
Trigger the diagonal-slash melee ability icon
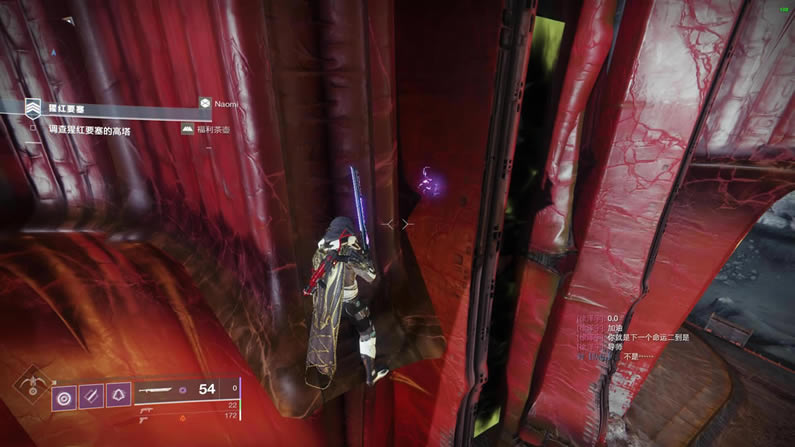tap(91, 396)
